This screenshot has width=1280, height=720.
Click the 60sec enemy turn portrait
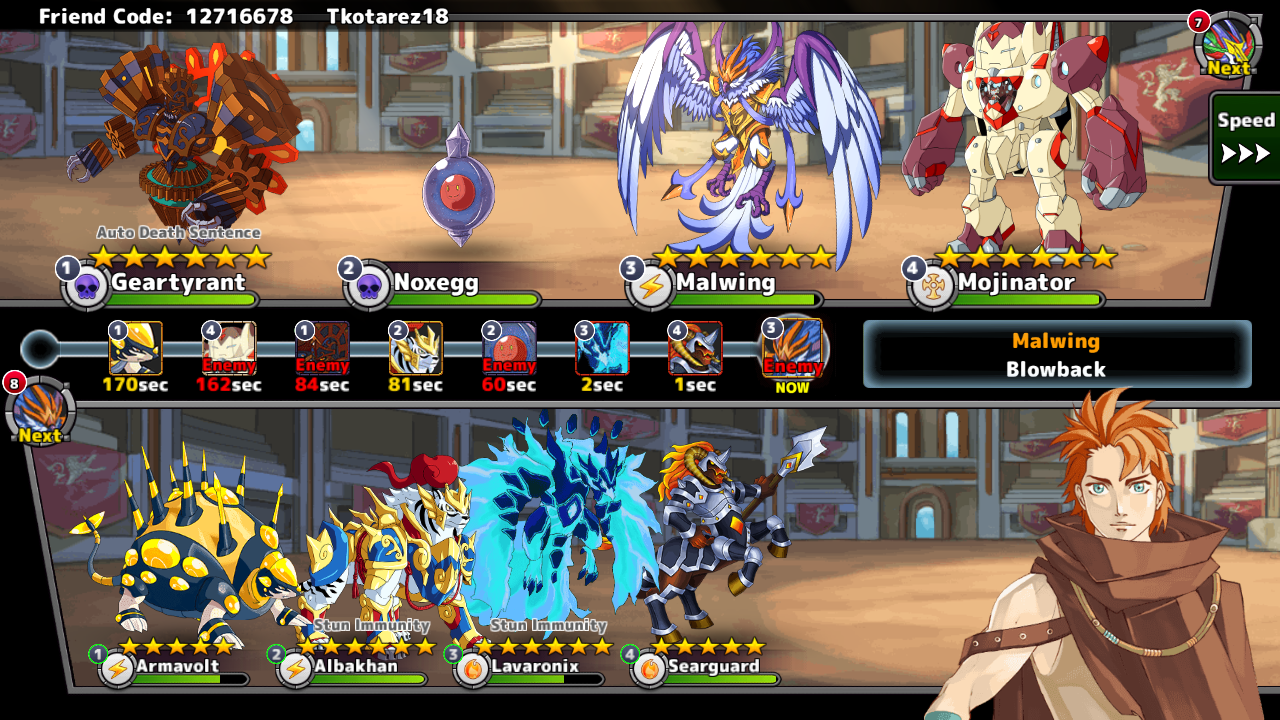point(509,348)
